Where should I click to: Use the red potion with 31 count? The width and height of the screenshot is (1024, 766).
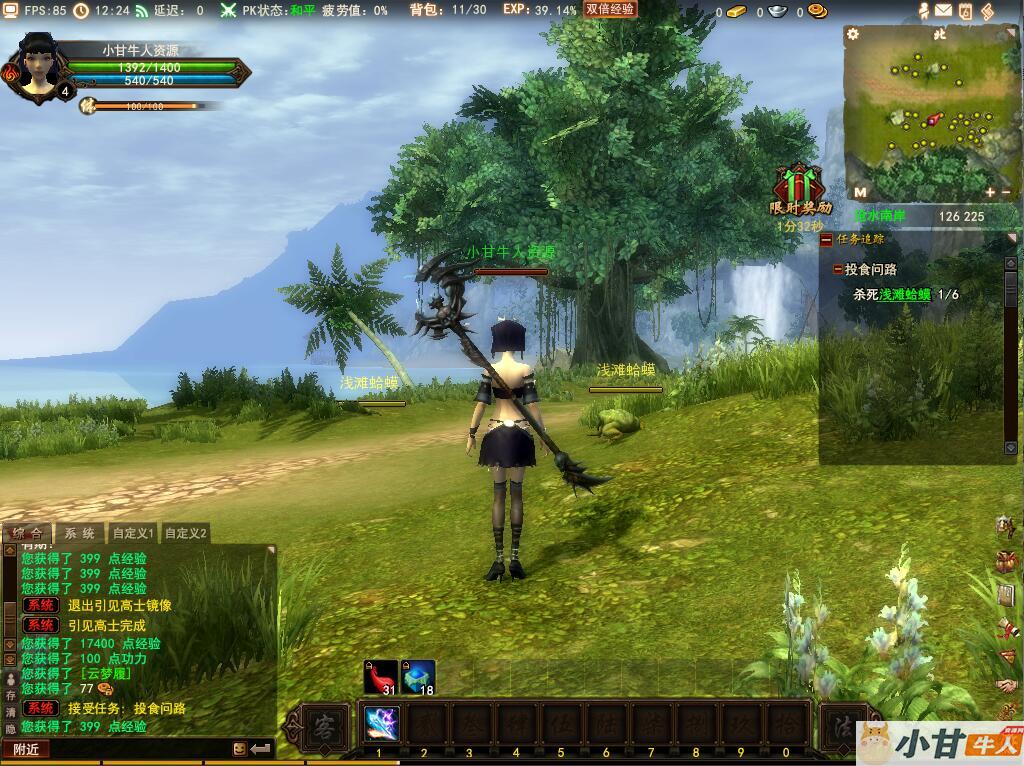coord(380,677)
